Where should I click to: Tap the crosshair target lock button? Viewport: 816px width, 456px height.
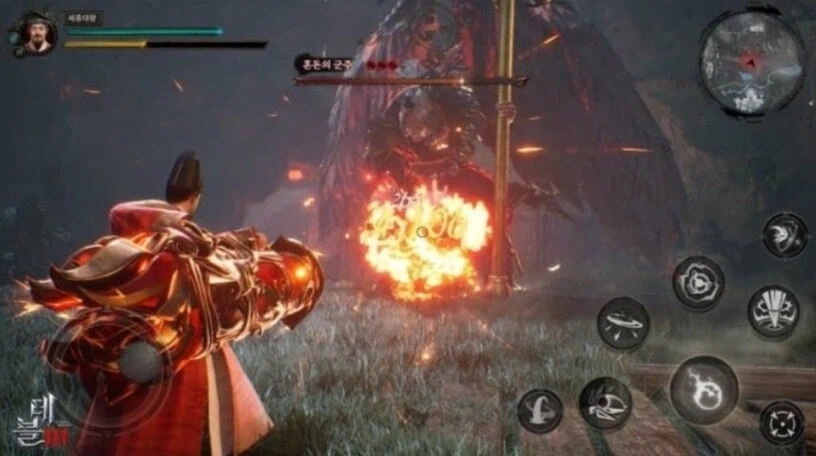tap(781, 421)
